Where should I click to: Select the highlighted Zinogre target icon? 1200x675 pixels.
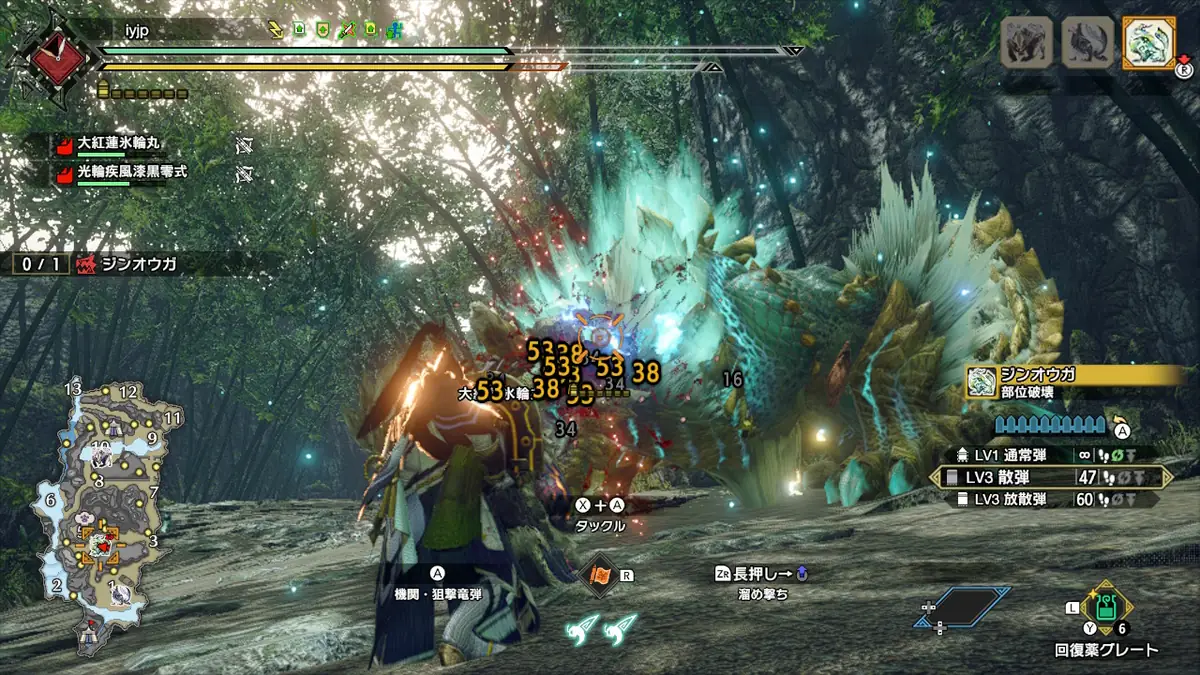(x=1148, y=43)
